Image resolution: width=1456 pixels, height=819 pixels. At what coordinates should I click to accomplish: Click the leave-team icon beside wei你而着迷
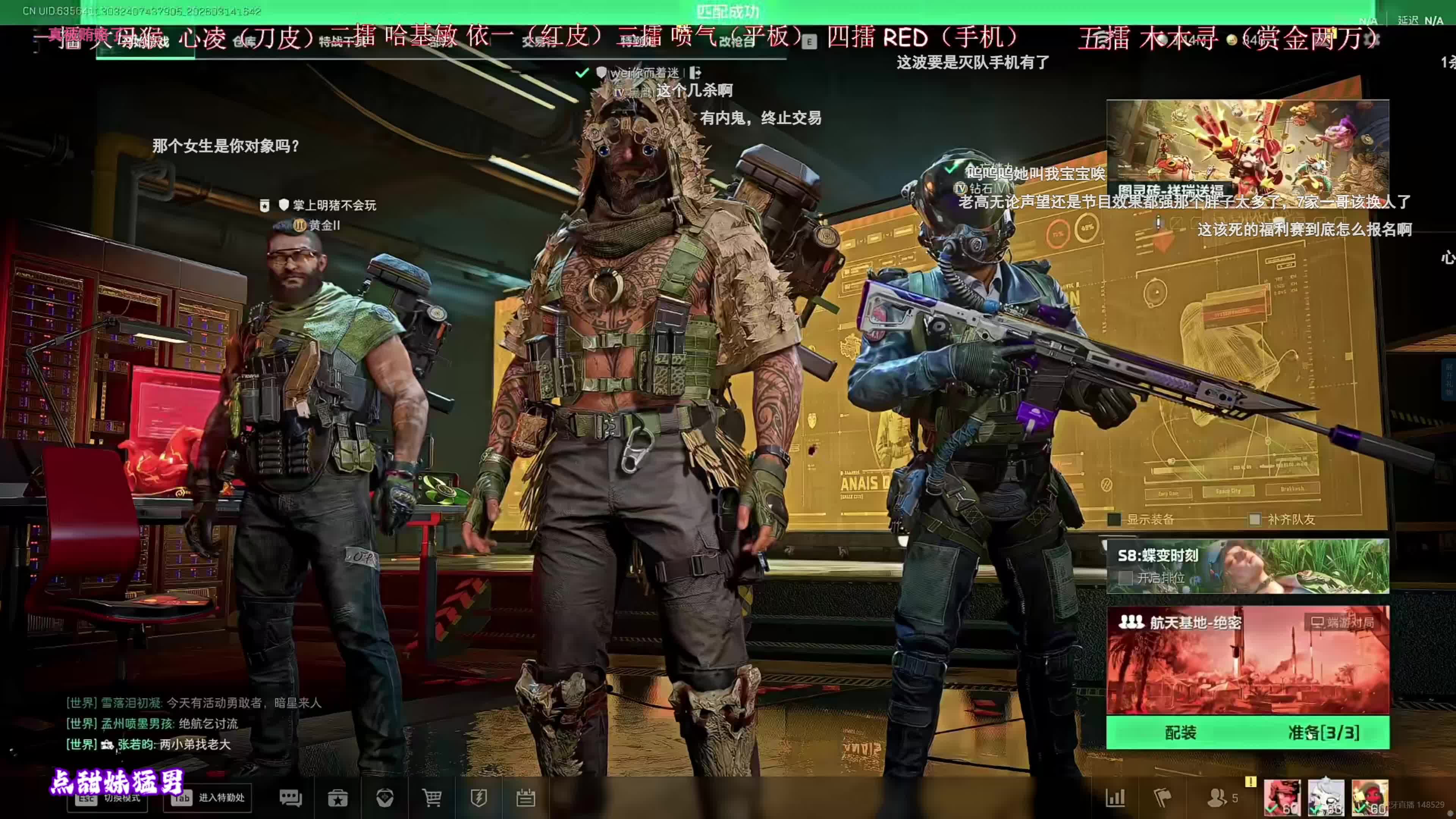(x=695, y=72)
